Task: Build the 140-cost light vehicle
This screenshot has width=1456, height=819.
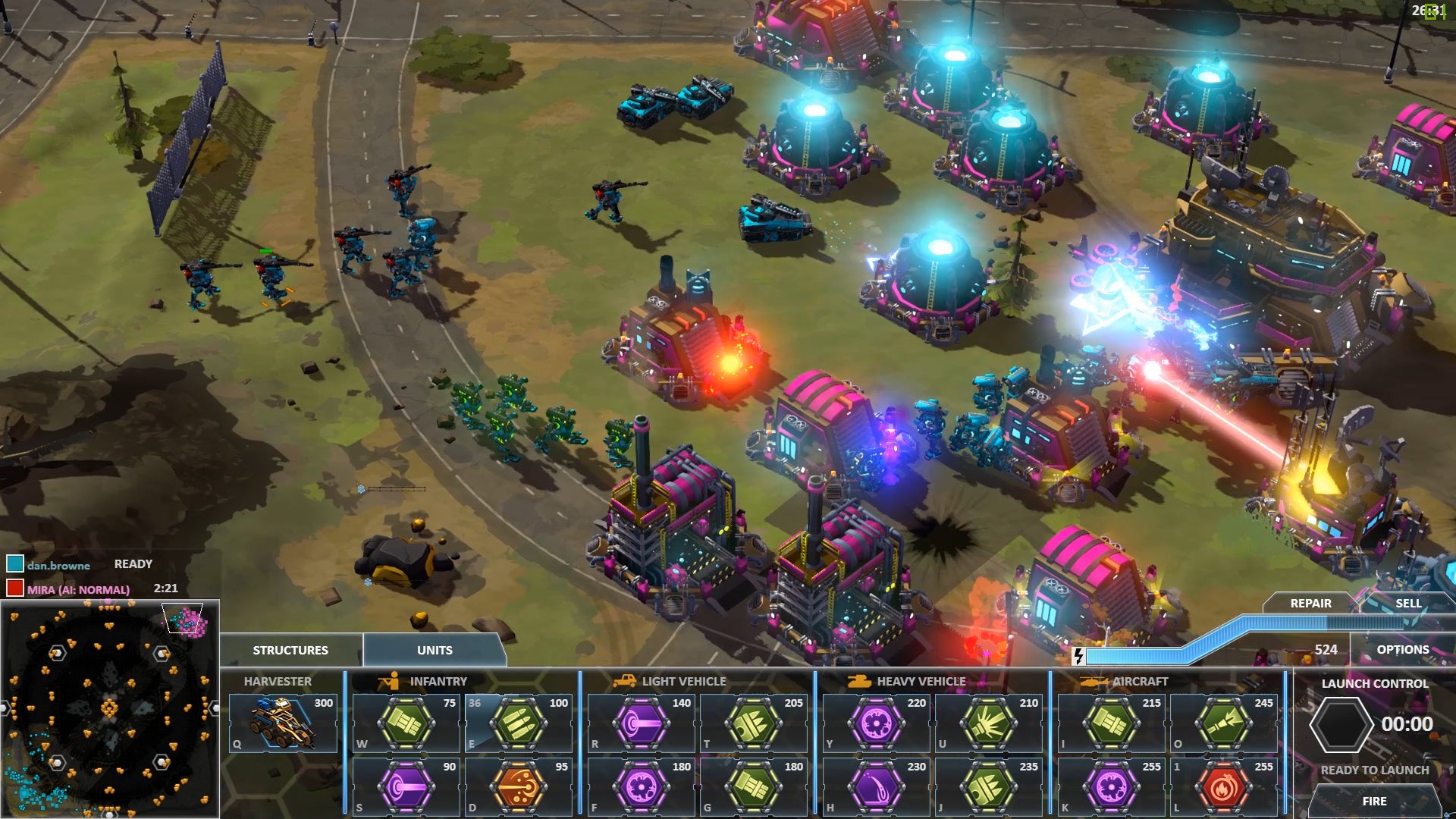Action: pos(642,723)
